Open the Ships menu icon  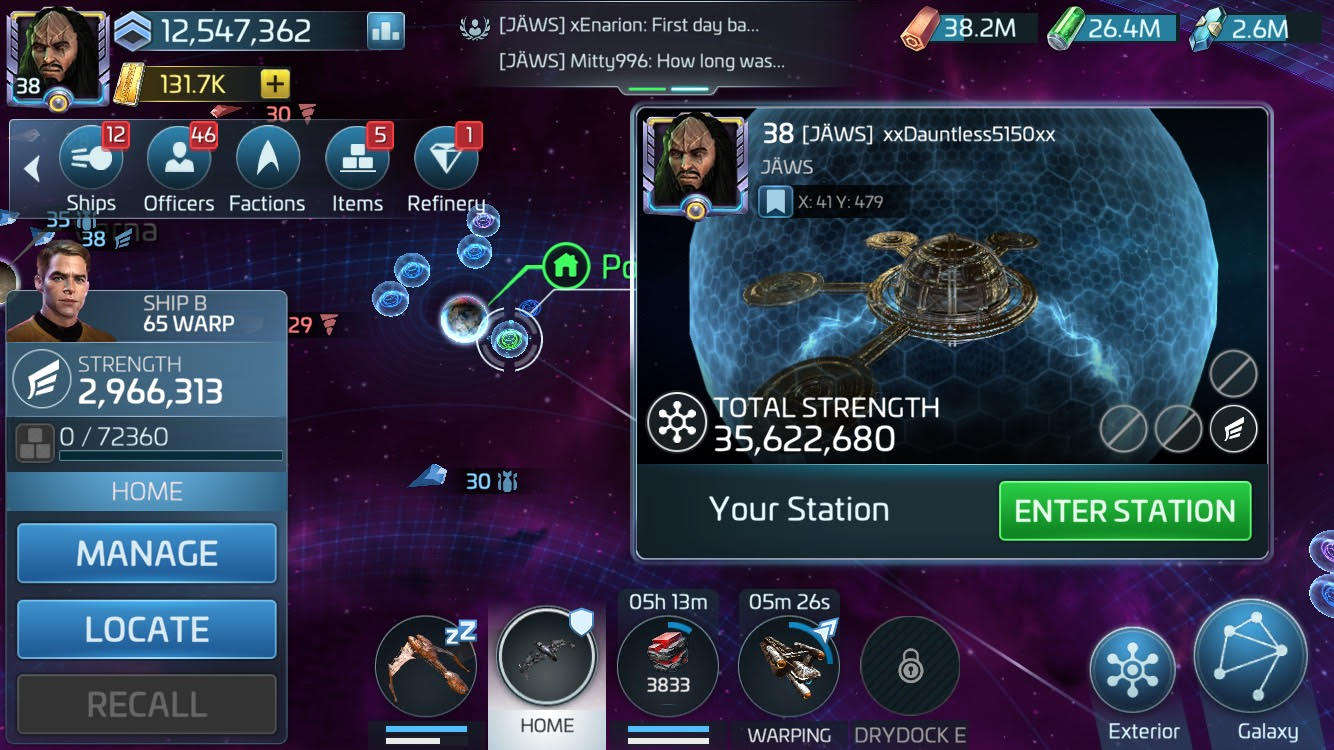point(90,158)
